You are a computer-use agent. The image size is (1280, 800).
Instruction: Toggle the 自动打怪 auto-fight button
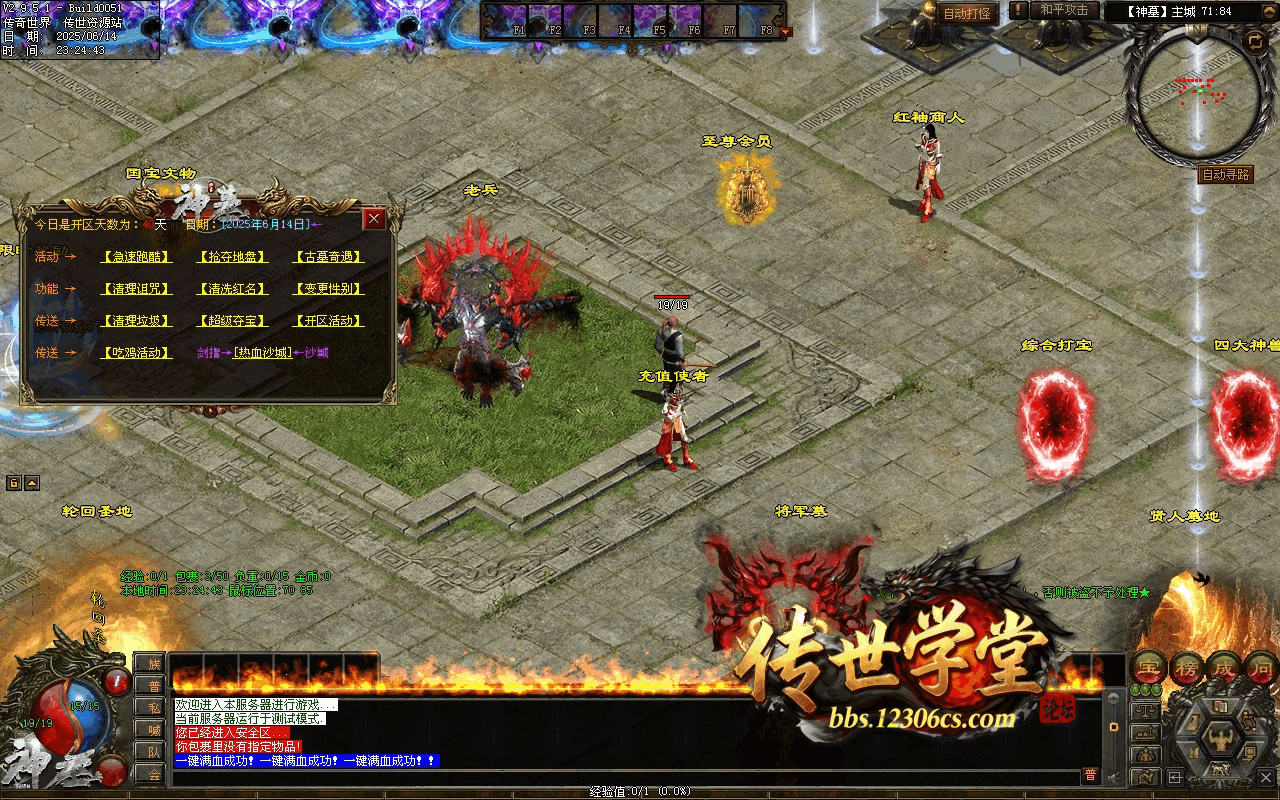[x=967, y=13]
